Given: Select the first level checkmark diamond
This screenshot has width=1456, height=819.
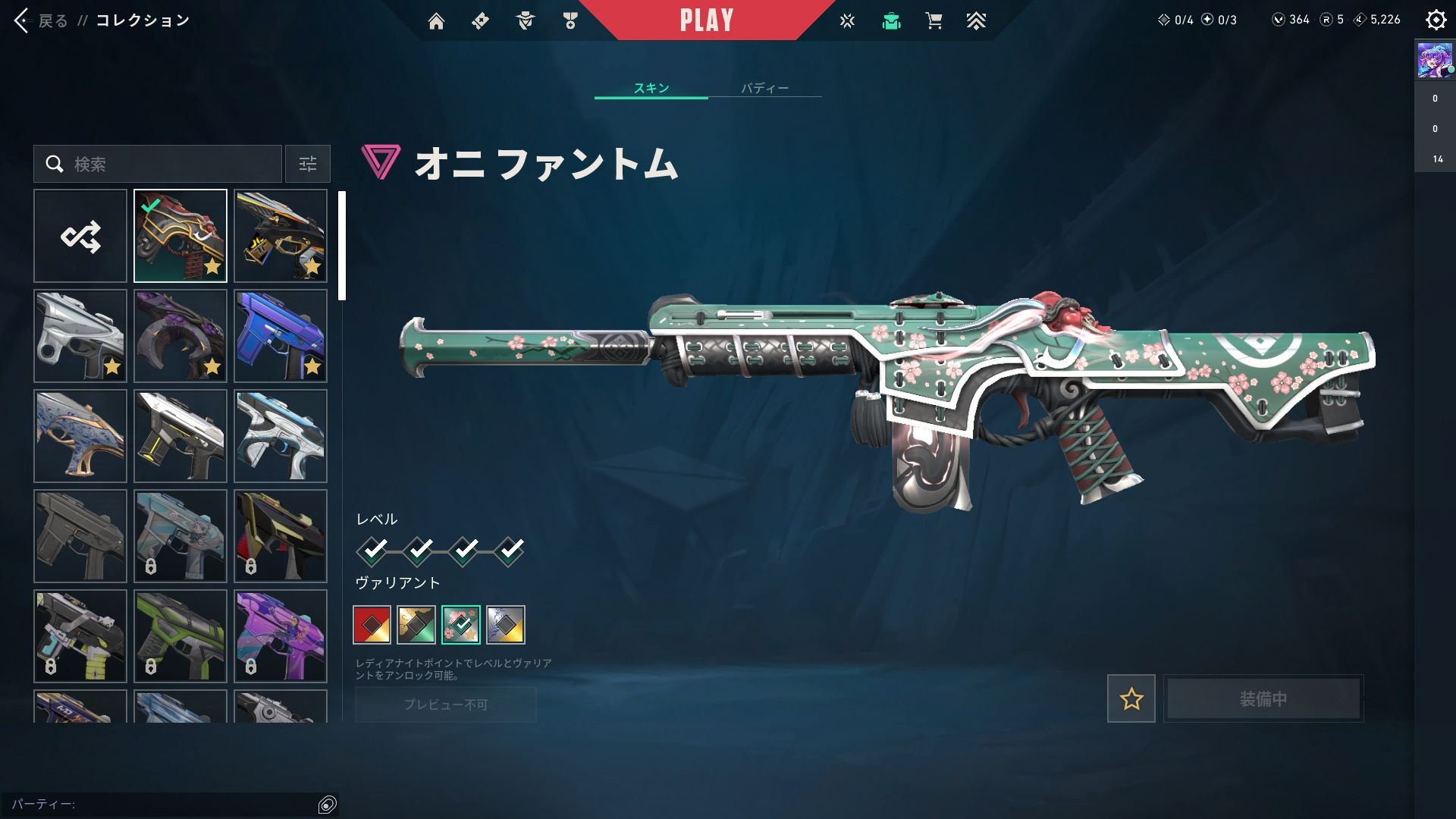Looking at the screenshot, I should 372,550.
